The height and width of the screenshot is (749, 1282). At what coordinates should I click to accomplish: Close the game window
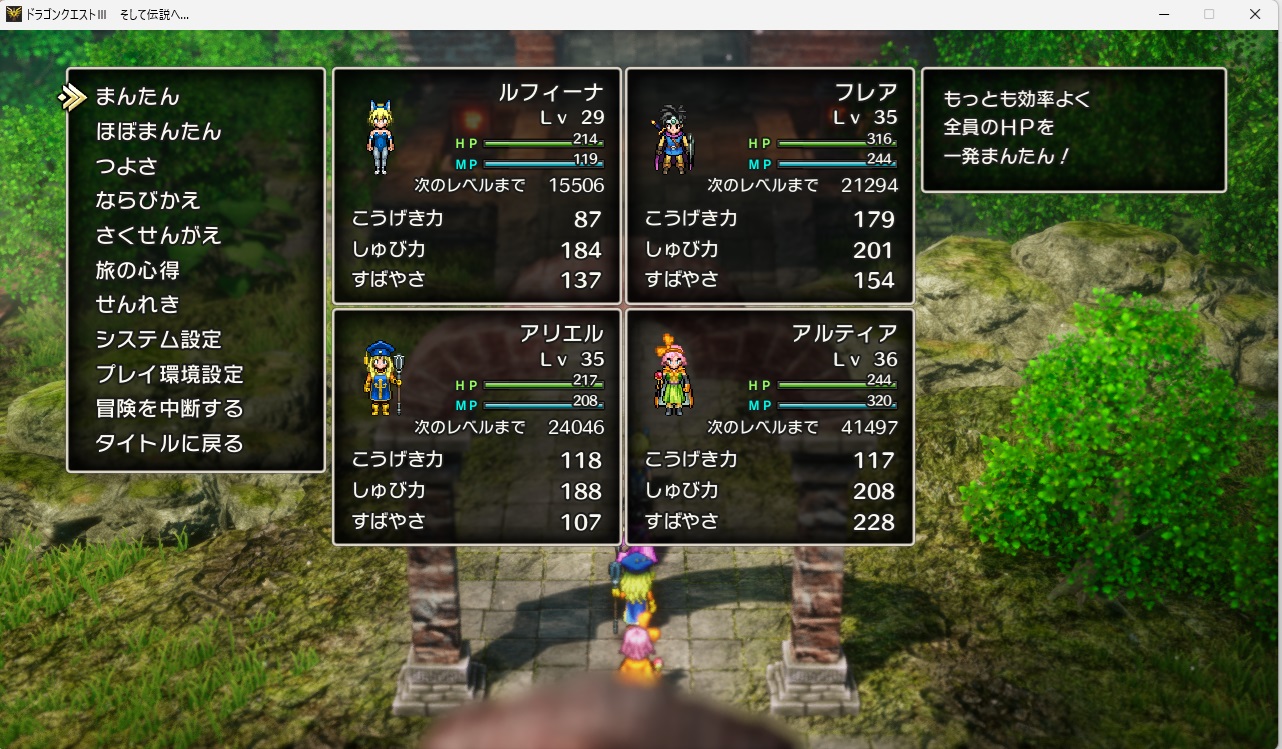coord(1254,14)
